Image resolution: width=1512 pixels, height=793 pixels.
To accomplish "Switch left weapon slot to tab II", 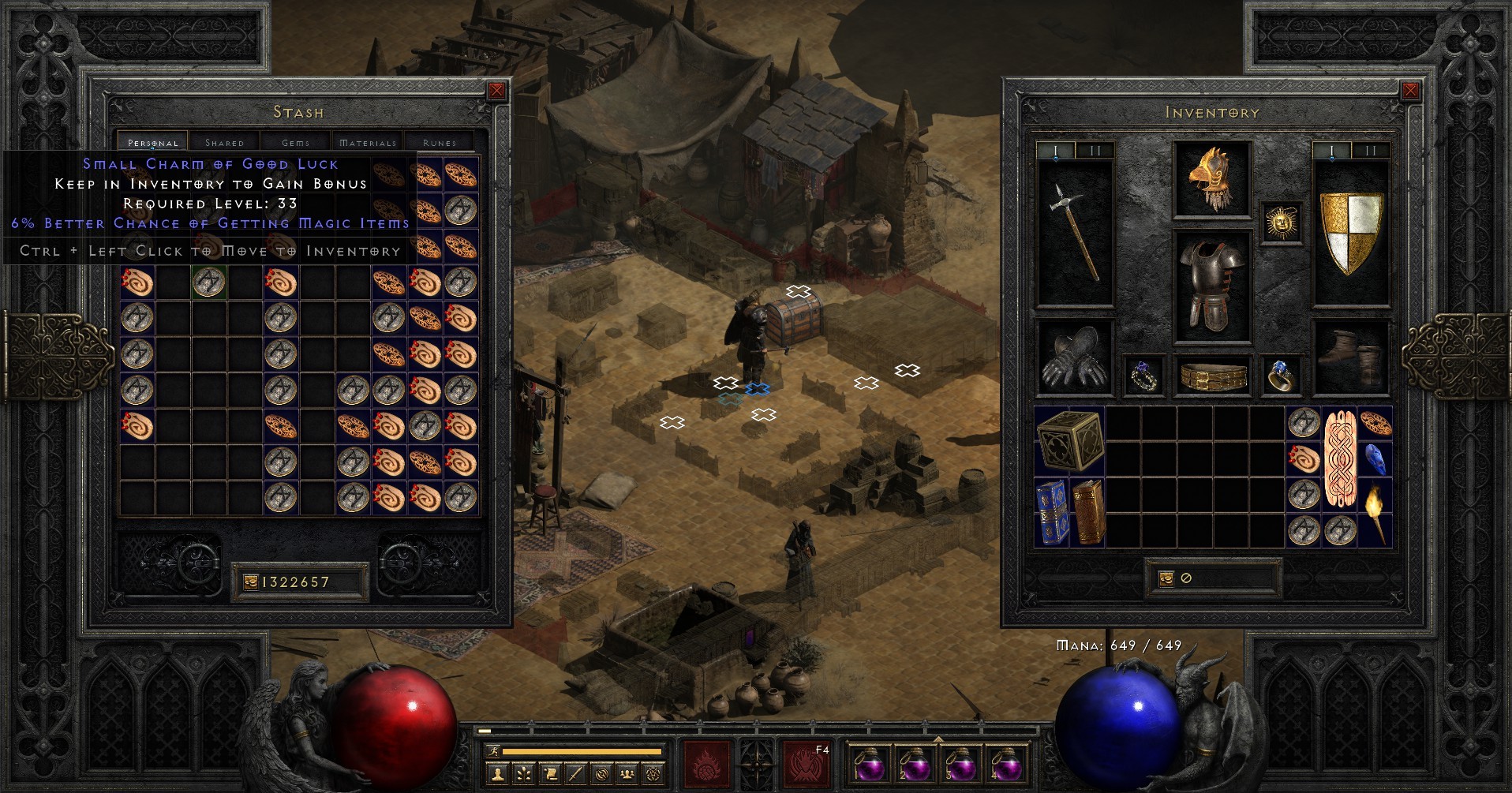I will (x=1098, y=148).
